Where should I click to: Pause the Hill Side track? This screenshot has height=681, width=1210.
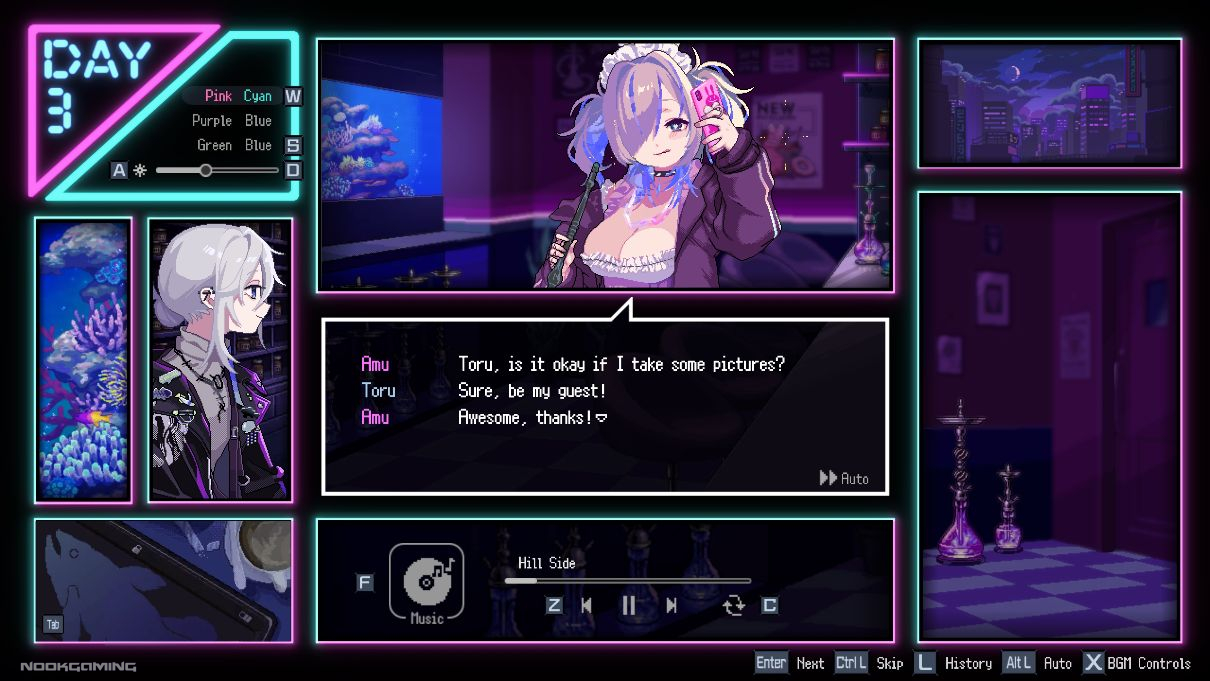(x=629, y=605)
